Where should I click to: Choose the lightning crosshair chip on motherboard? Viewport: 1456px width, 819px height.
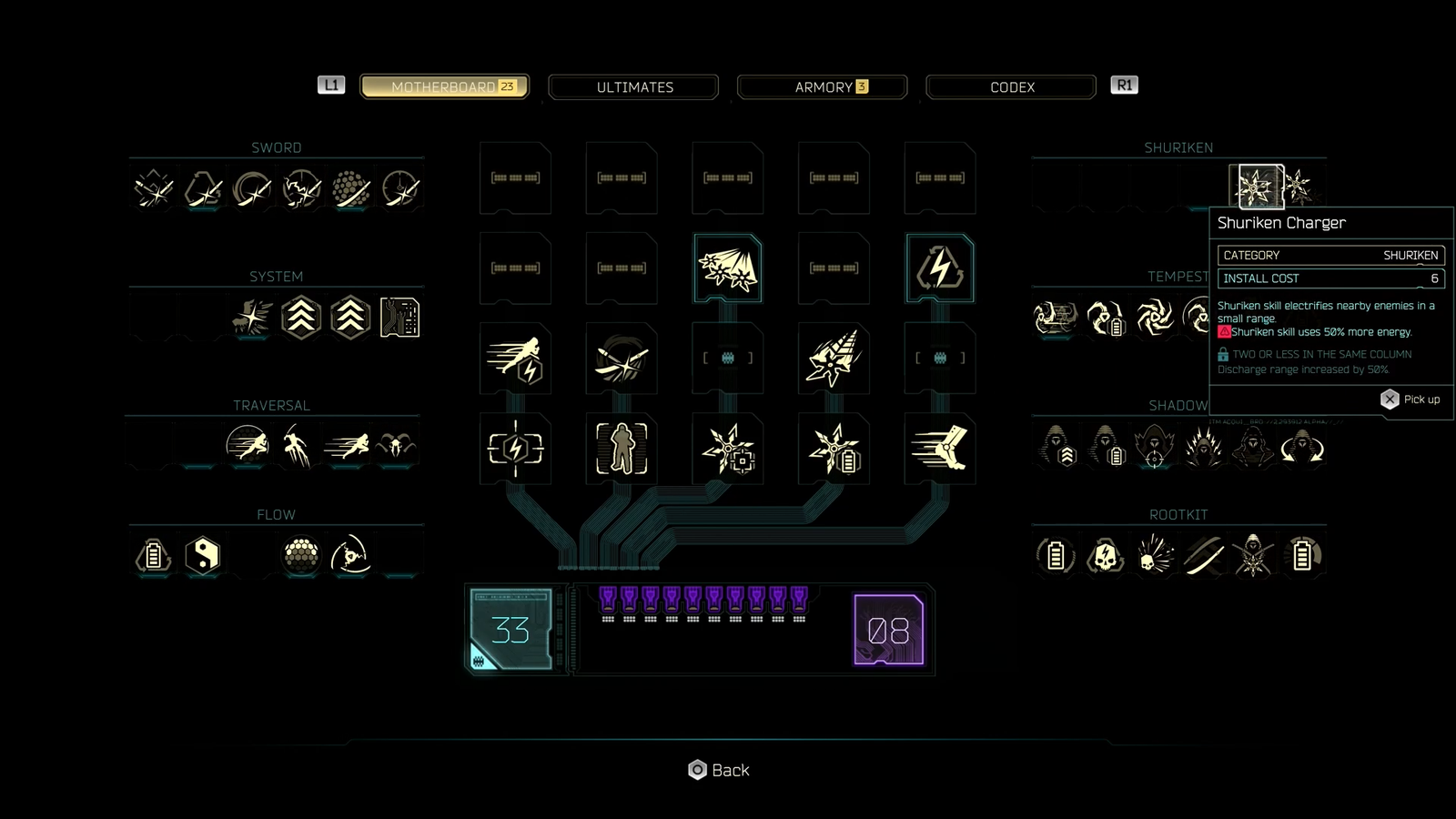click(x=515, y=448)
